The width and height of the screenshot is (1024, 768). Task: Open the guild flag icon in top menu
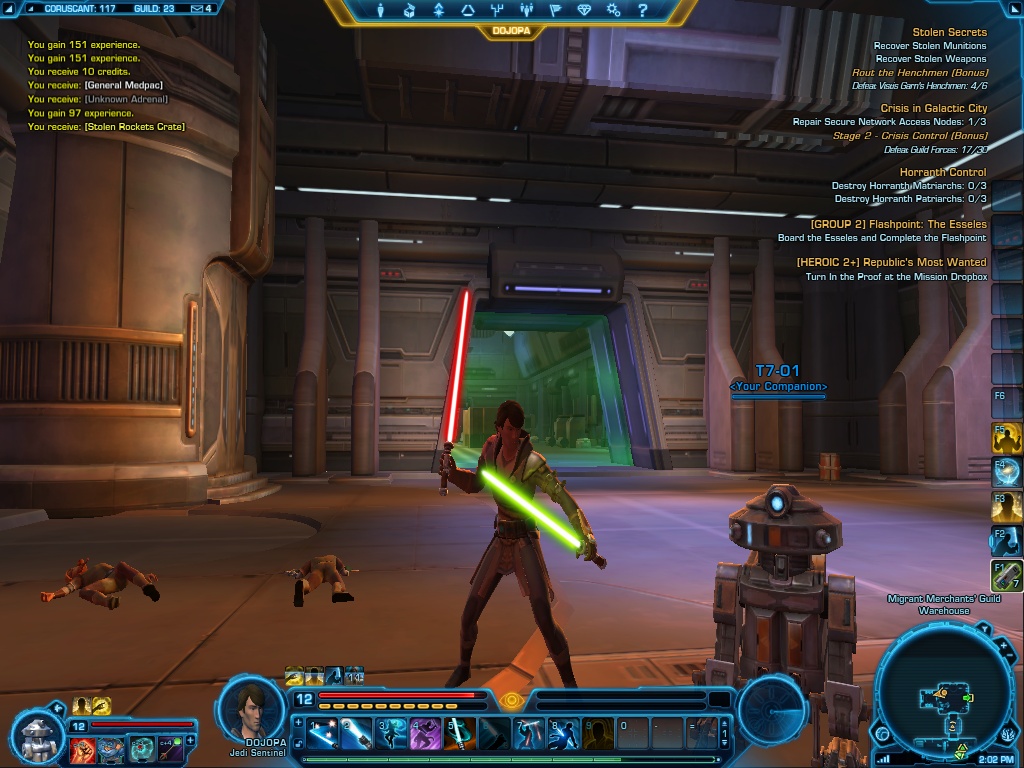point(556,11)
